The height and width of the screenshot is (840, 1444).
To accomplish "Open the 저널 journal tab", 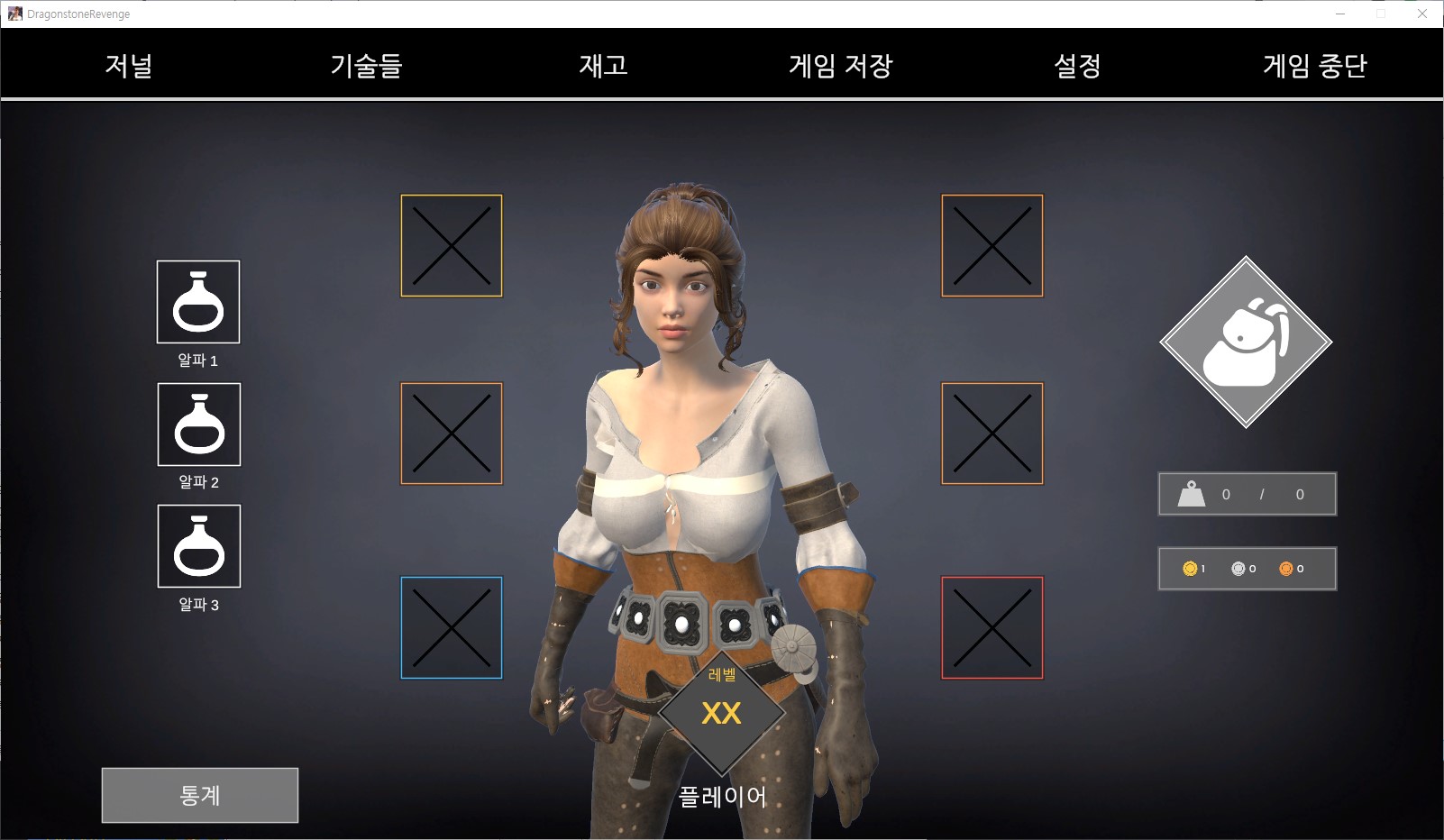I will pos(129,65).
